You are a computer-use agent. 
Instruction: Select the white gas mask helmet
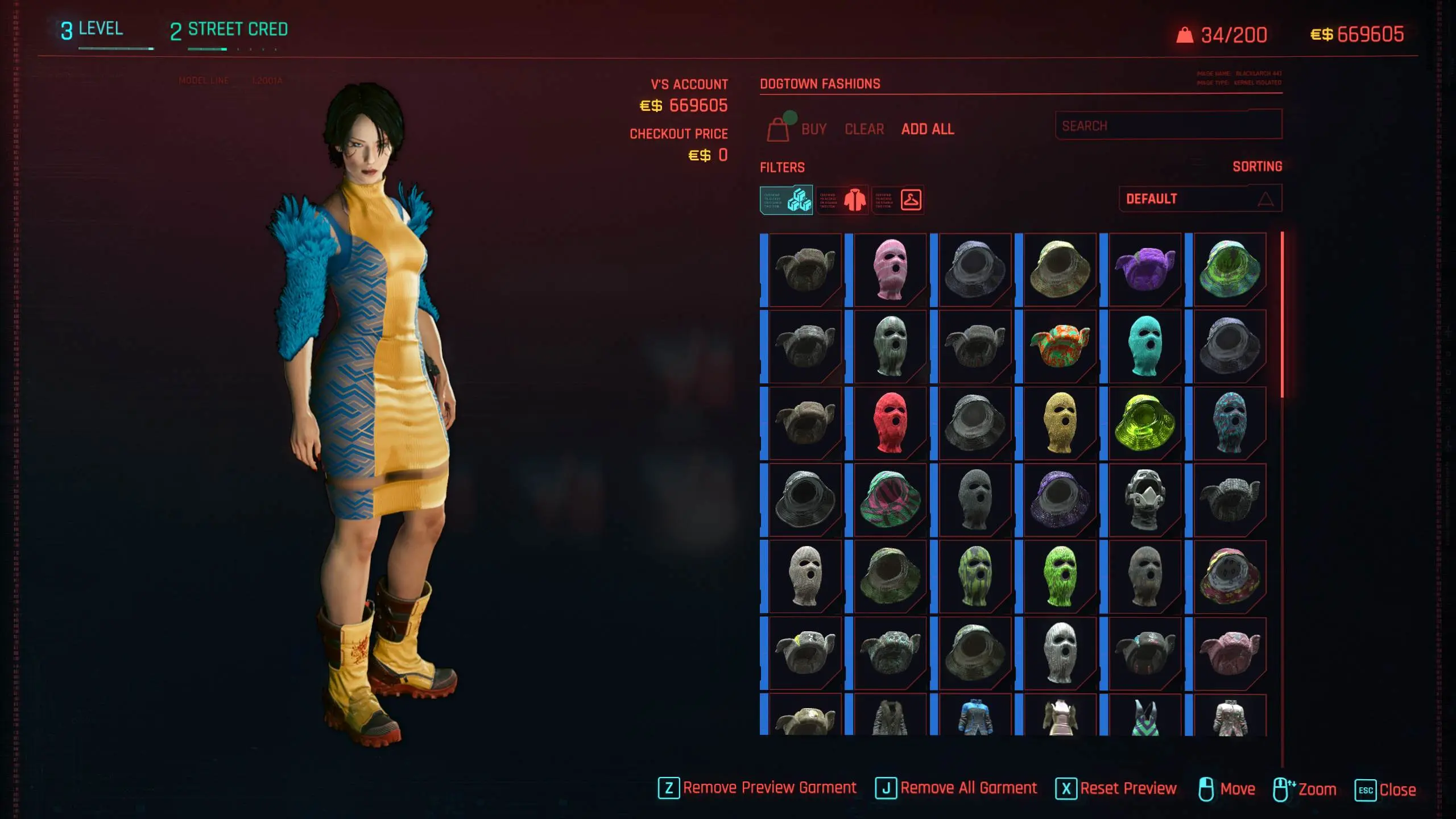tap(1144, 500)
